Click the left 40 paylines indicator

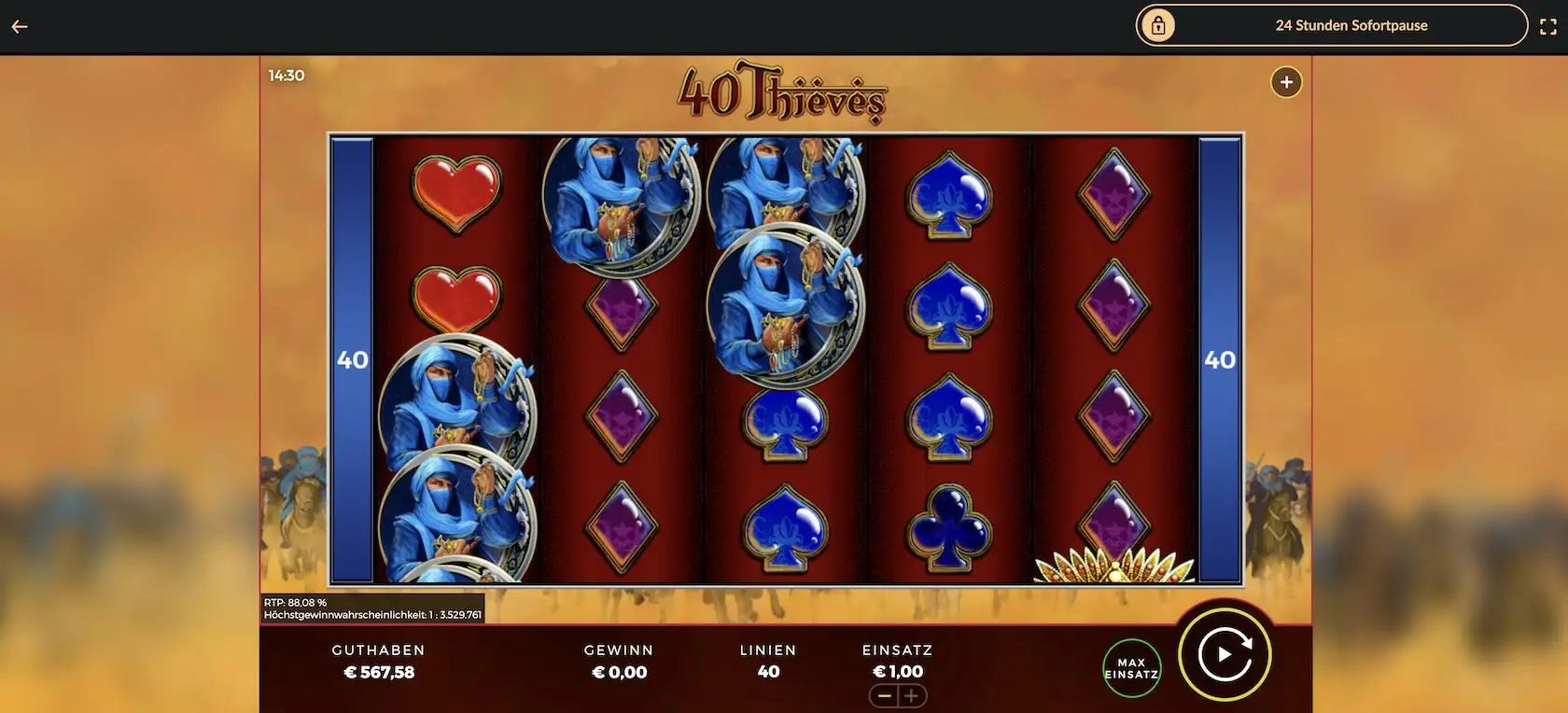click(351, 358)
